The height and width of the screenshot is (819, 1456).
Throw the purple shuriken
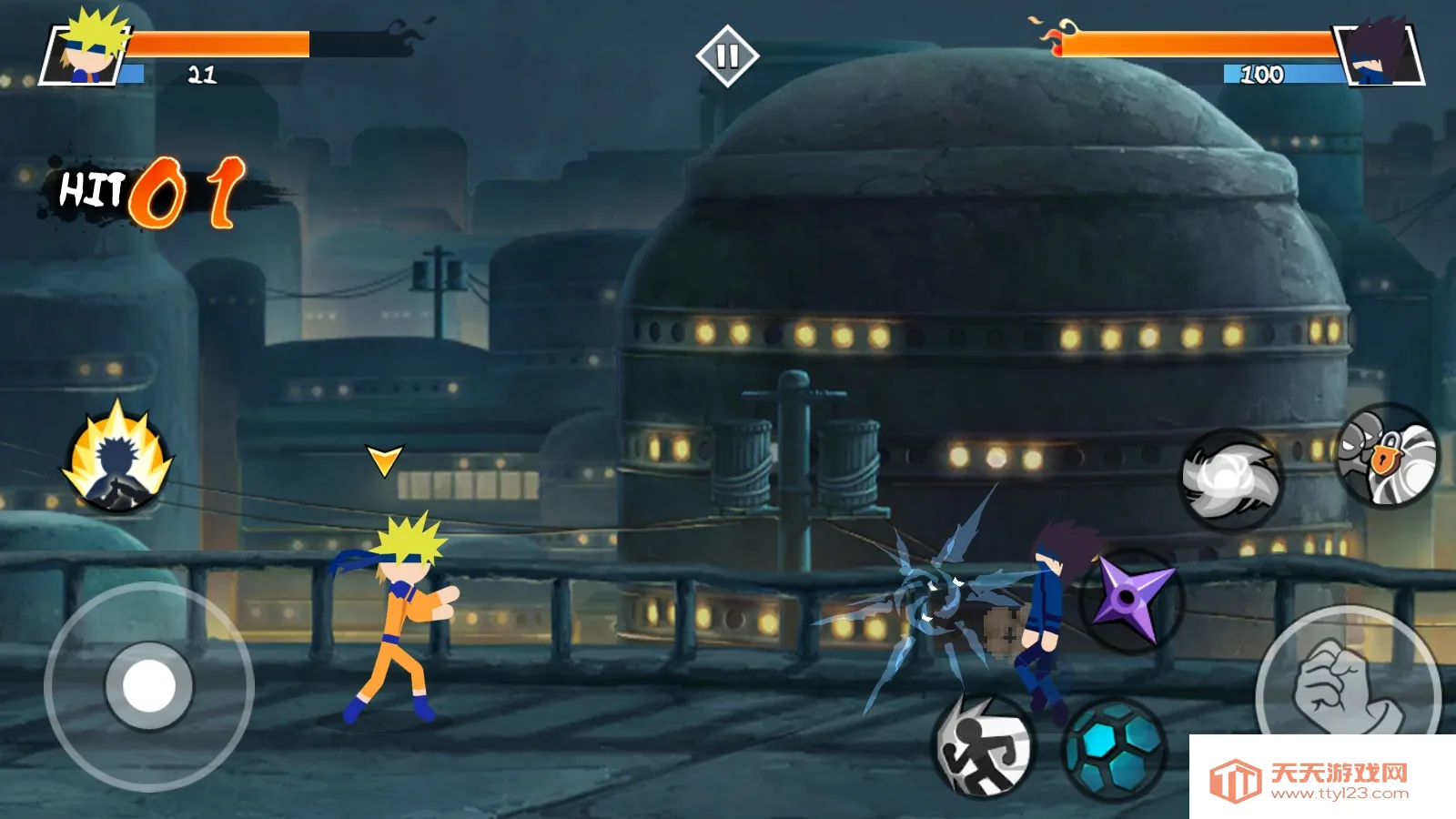[1132, 598]
